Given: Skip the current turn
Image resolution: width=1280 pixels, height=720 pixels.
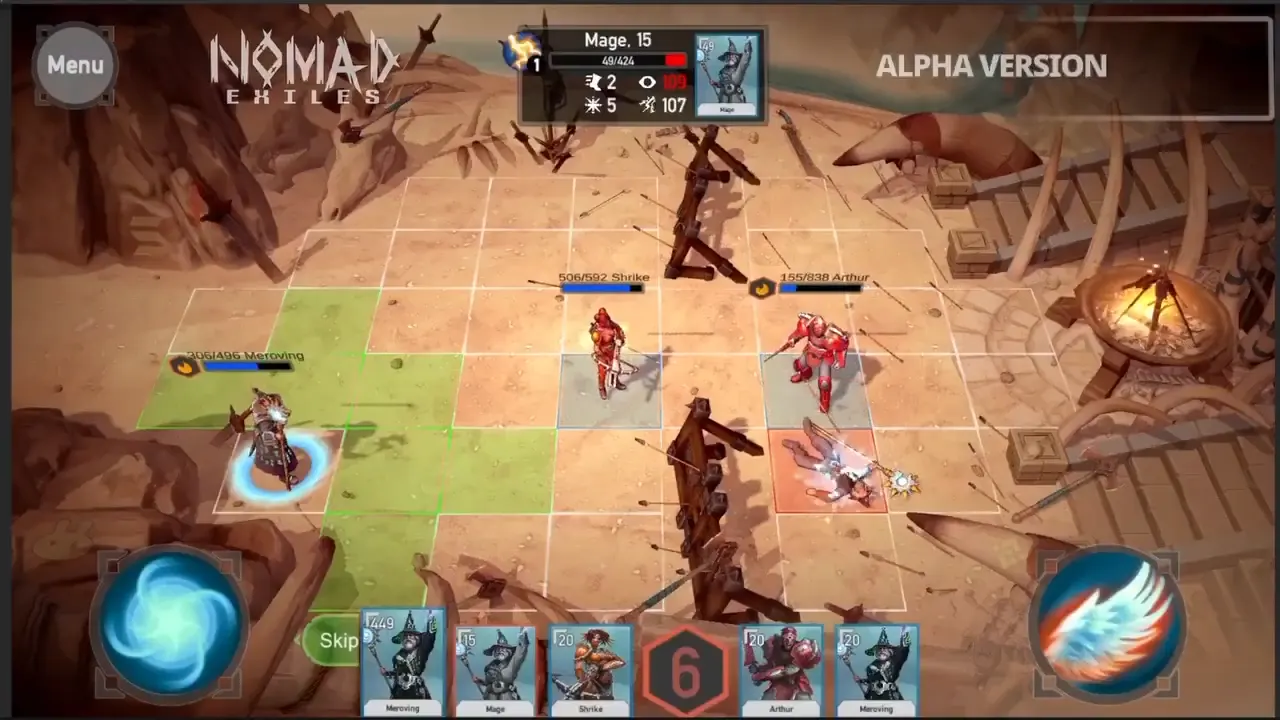Looking at the screenshot, I should [x=336, y=641].
